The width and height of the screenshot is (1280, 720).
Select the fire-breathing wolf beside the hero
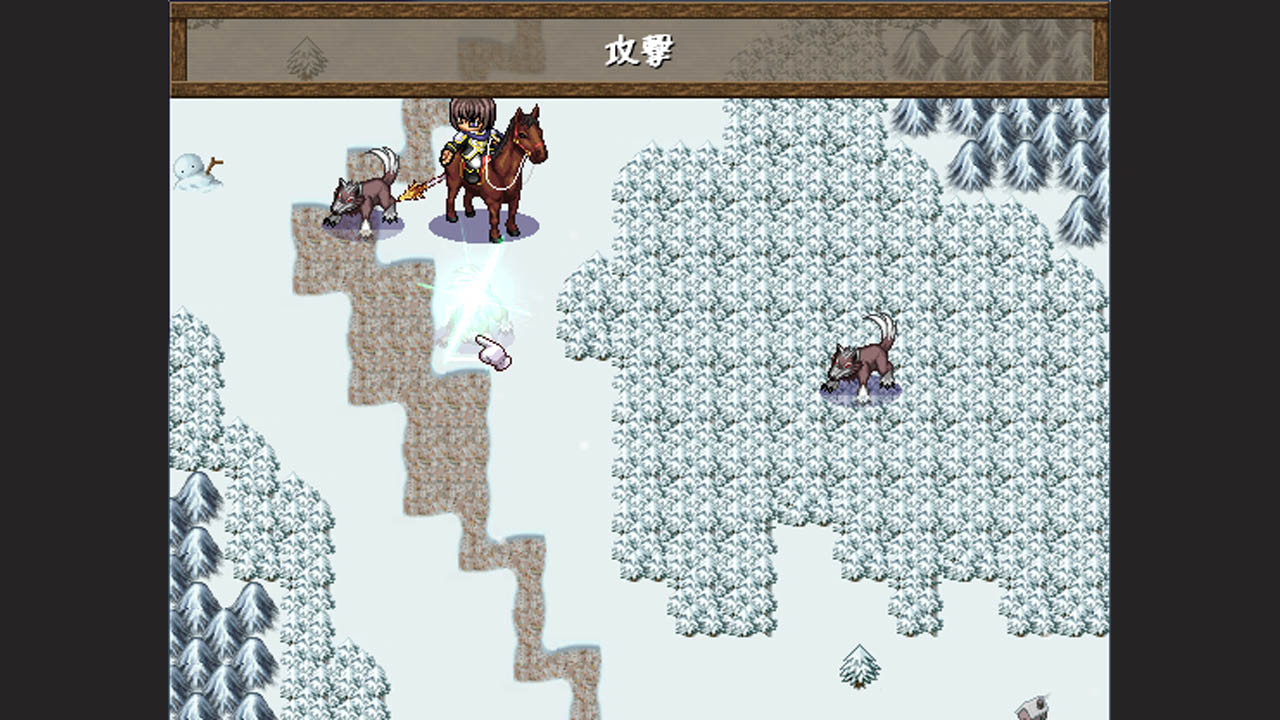tap(365, 195)
